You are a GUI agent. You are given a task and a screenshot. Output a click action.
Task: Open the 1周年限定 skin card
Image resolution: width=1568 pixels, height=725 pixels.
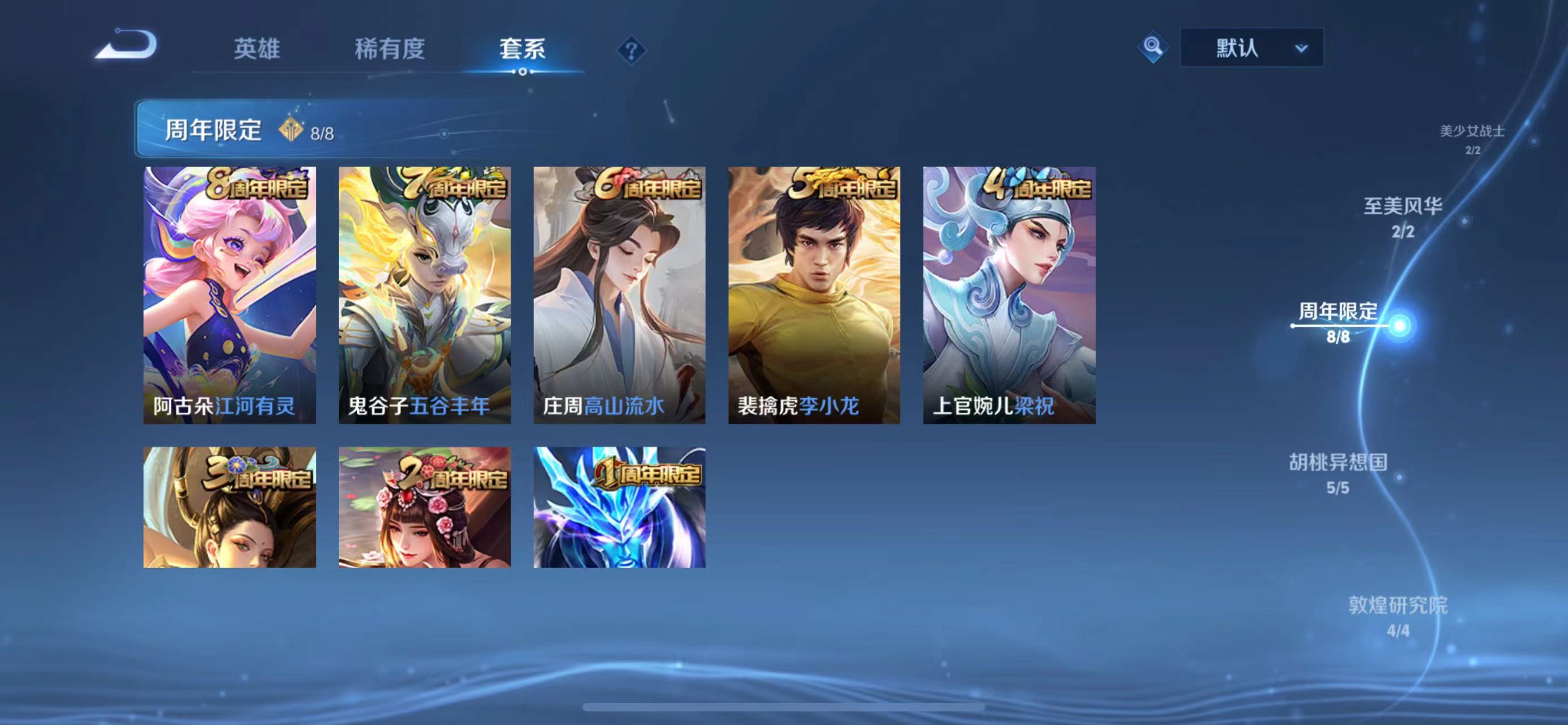tap(619, 507)
